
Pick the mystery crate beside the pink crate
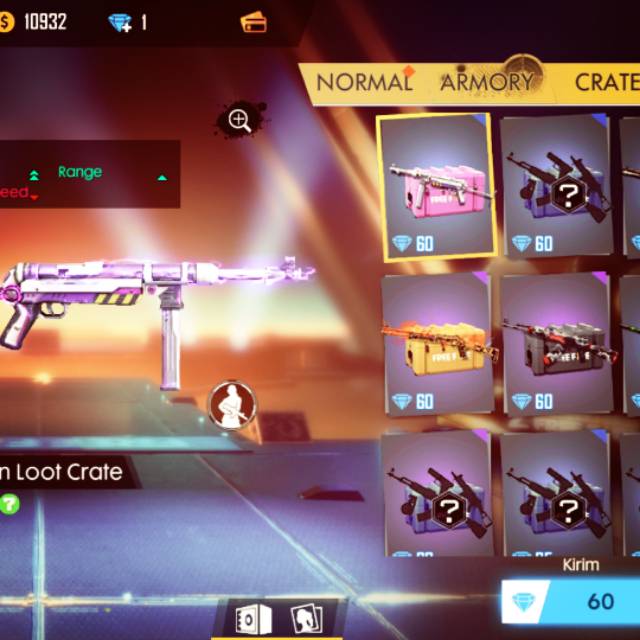click(555, 187)
